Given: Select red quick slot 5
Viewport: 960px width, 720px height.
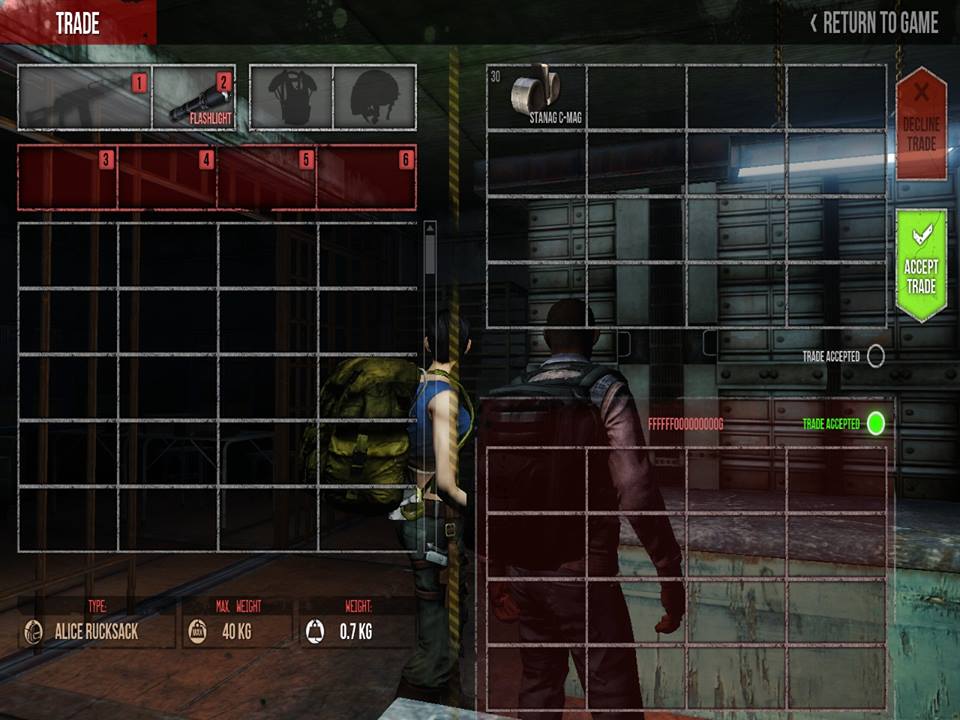Looking at the screenshot, I should [268, 177].
